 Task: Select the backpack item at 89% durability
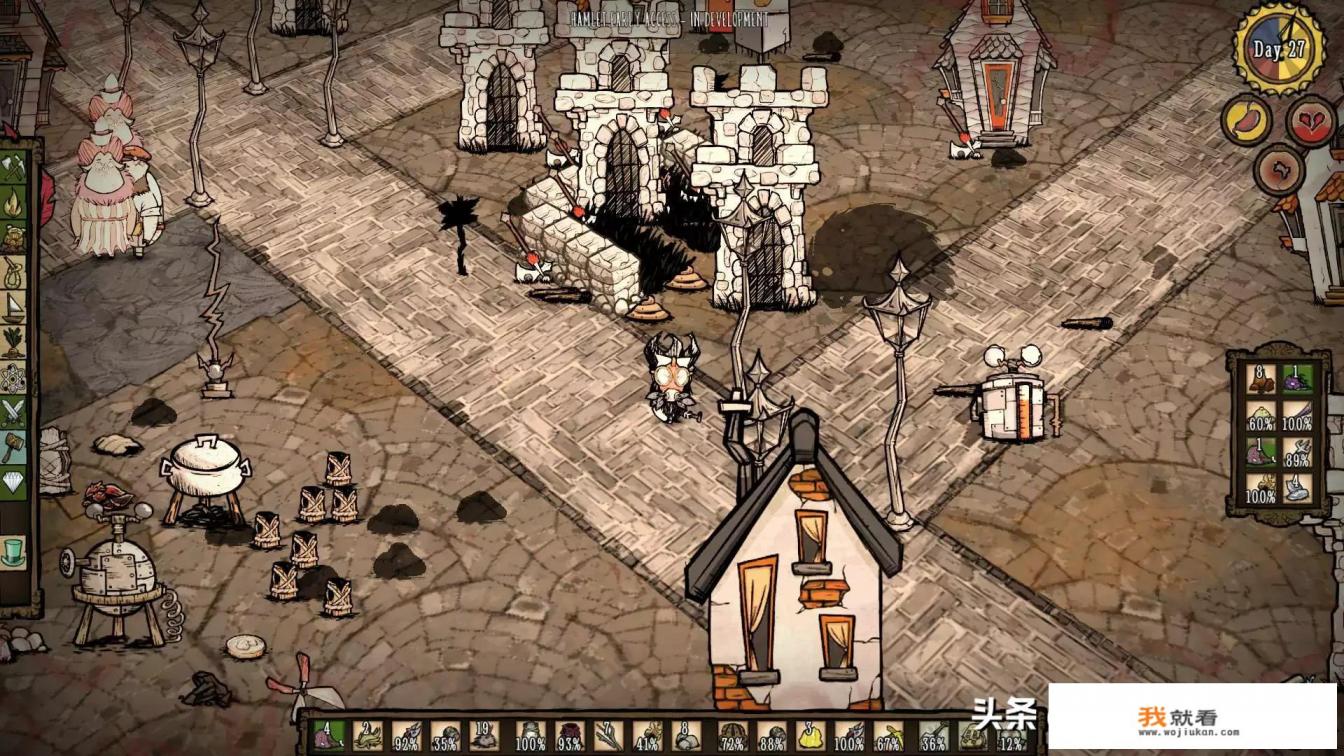click(x=1297, y=451)
